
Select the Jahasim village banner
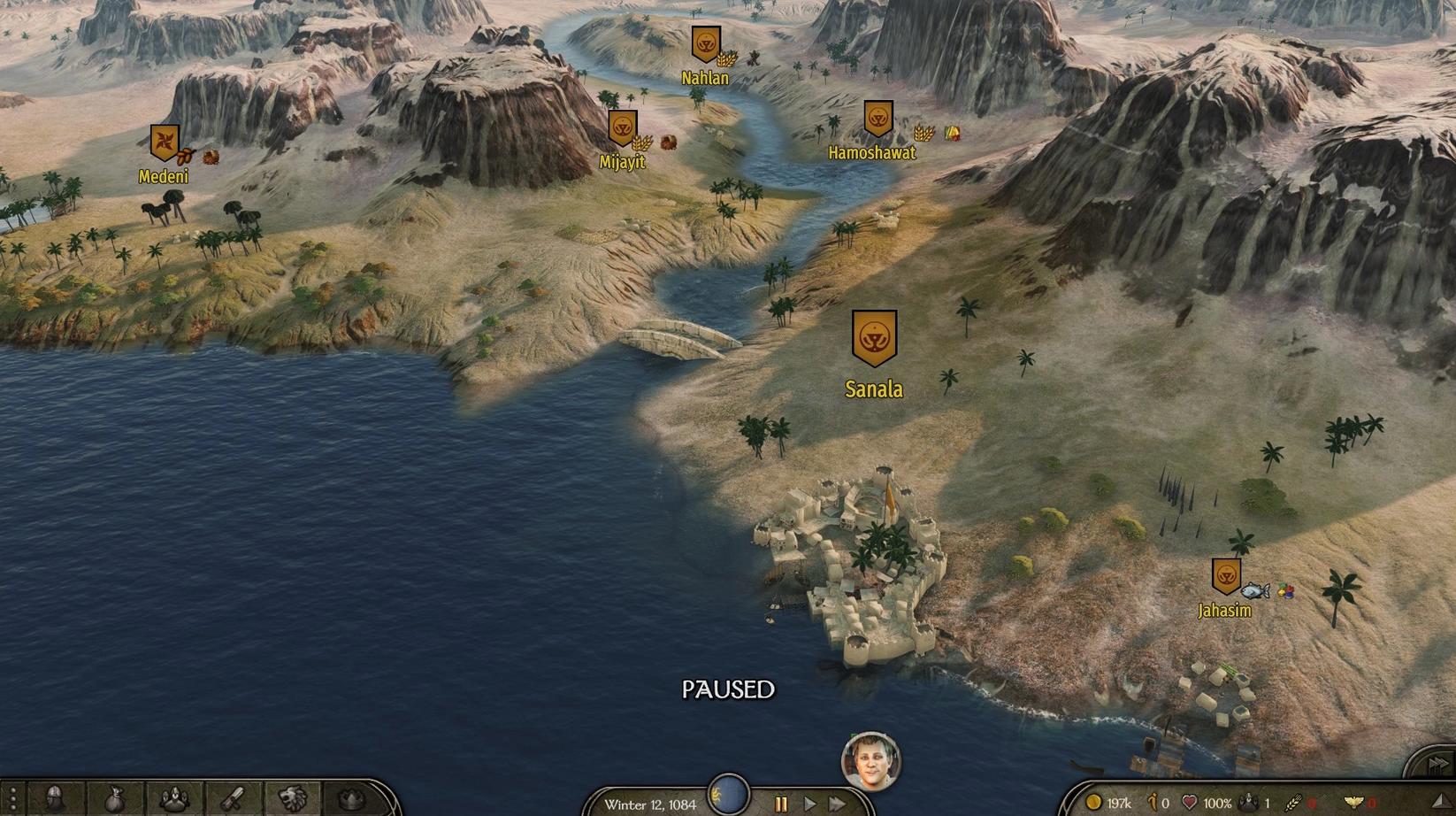1225,576
